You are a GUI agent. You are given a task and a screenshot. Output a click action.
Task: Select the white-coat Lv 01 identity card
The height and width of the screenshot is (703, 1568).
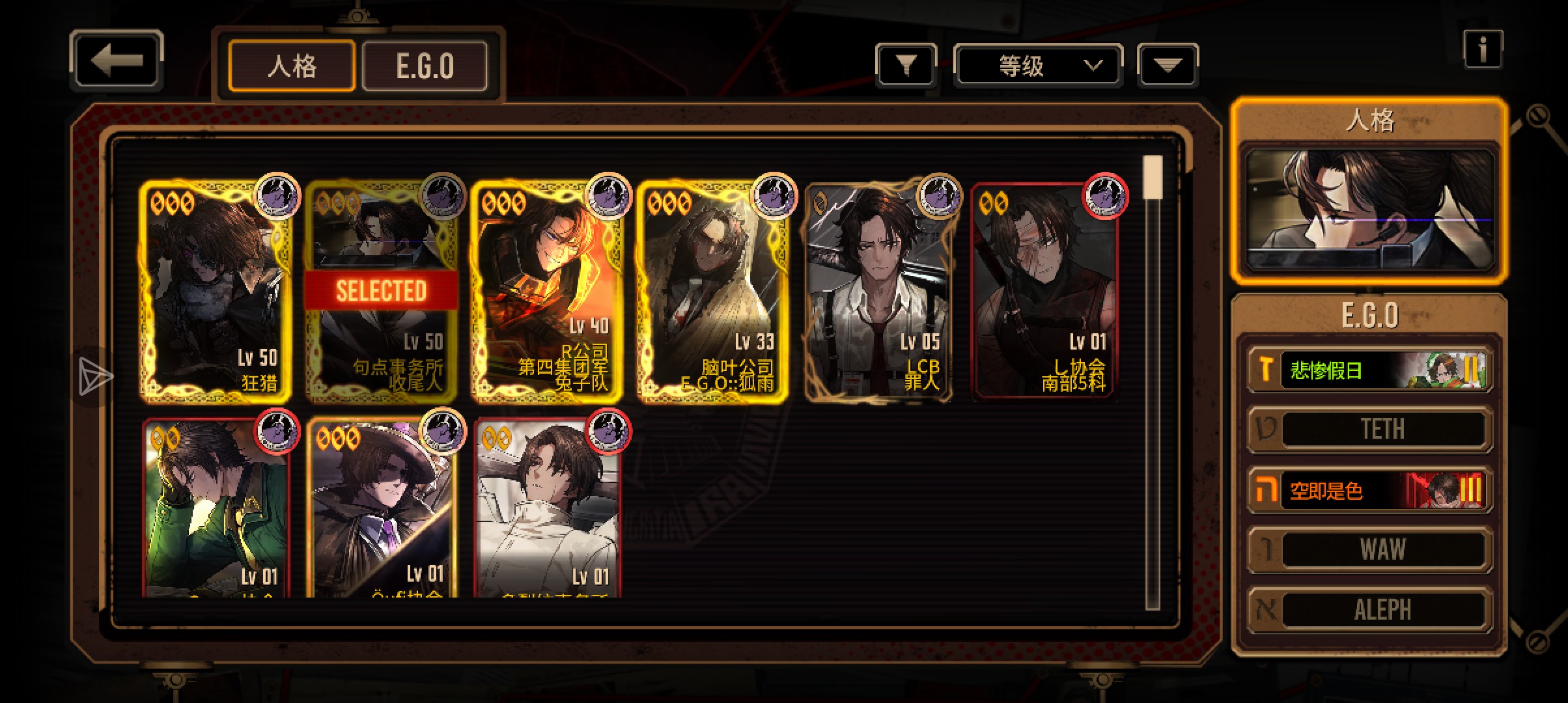point(547,508)
